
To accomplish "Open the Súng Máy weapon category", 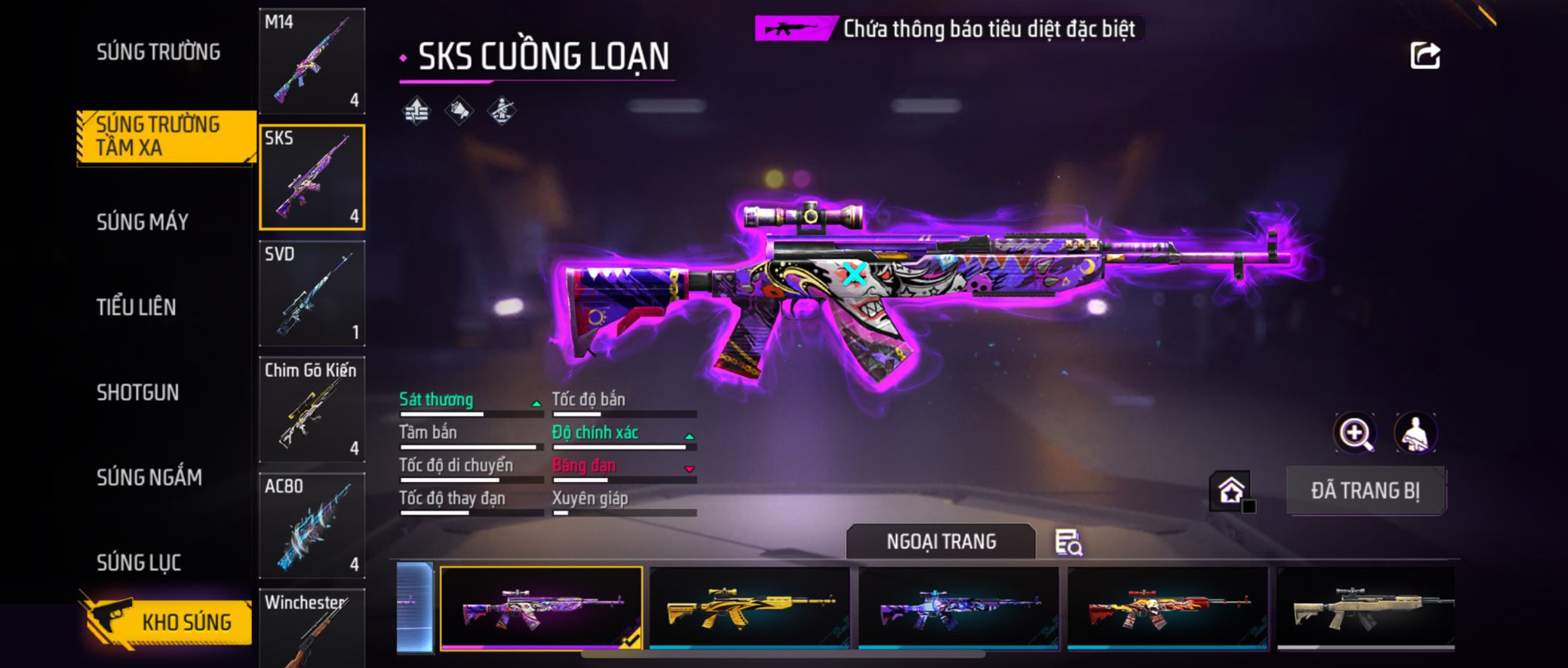I will tap(142, 222).
